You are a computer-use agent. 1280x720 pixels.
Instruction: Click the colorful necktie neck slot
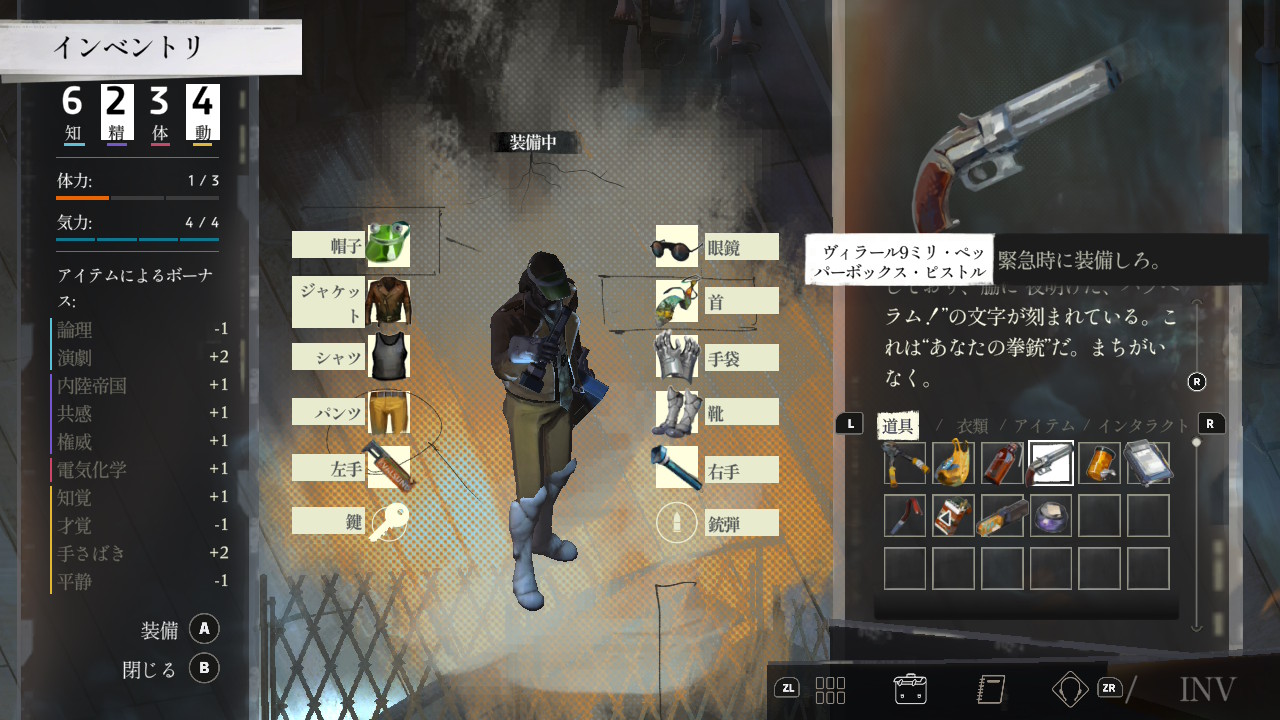coord(677,302)
